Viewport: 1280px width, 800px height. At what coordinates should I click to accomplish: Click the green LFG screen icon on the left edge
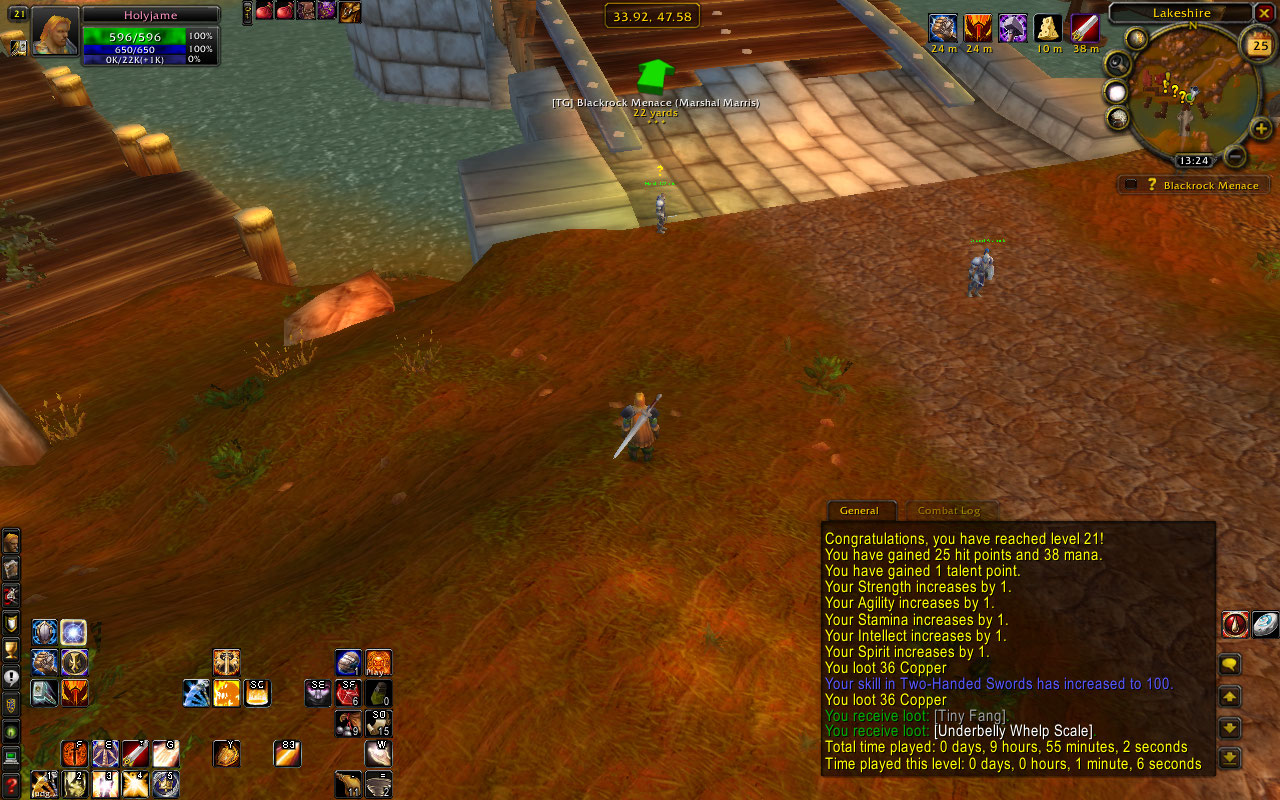point(11,732)
